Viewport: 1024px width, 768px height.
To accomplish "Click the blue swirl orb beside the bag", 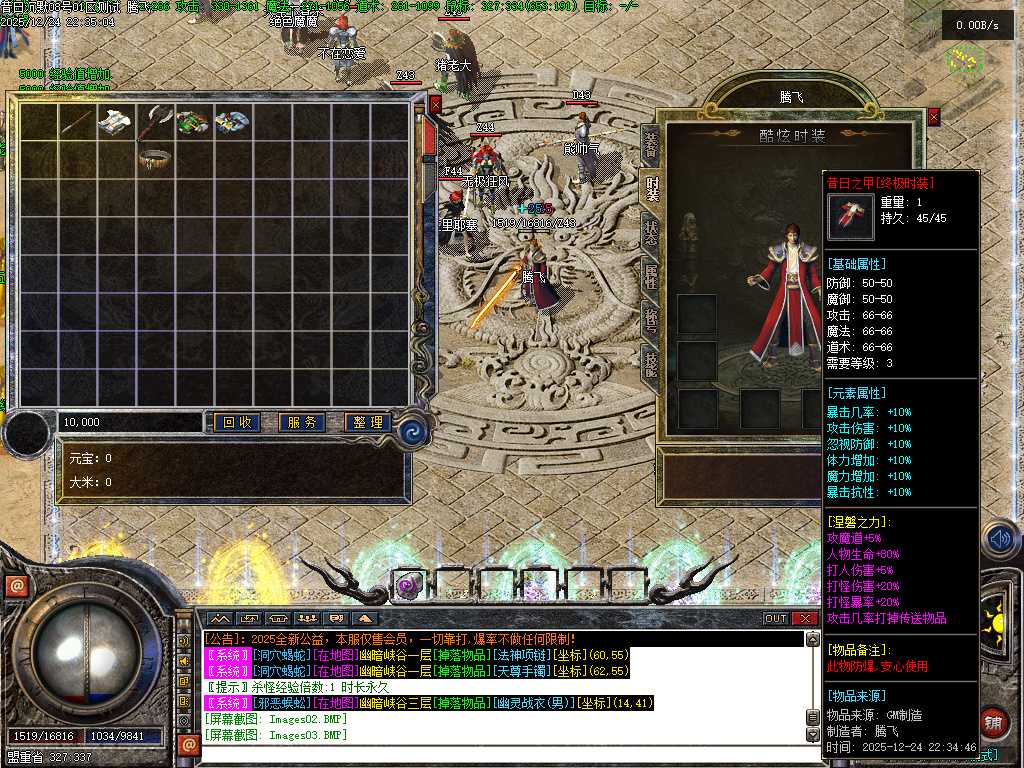I will click(x=412, y=431).
